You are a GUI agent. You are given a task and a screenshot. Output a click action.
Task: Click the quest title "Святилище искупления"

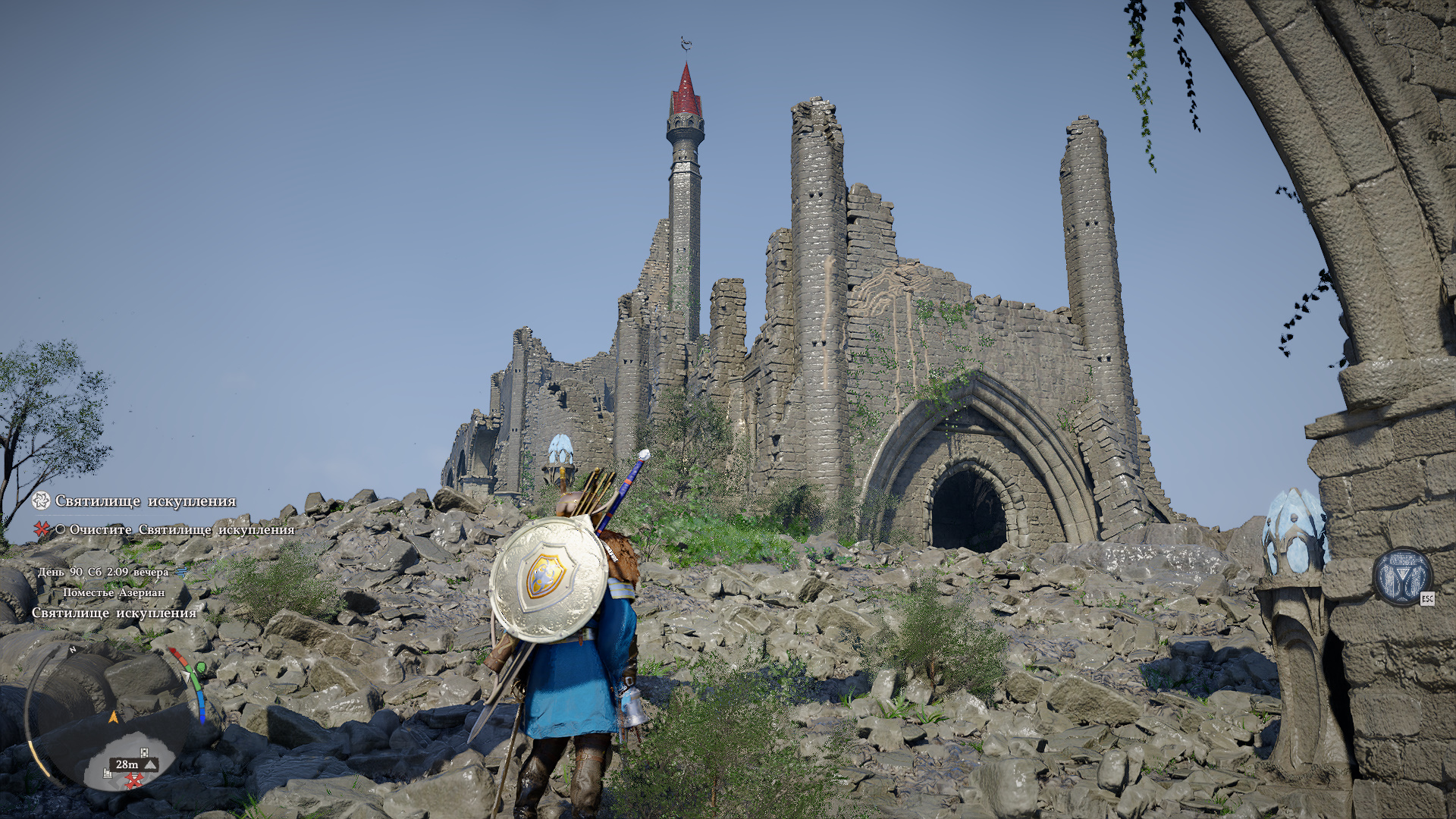pos(145,501)
